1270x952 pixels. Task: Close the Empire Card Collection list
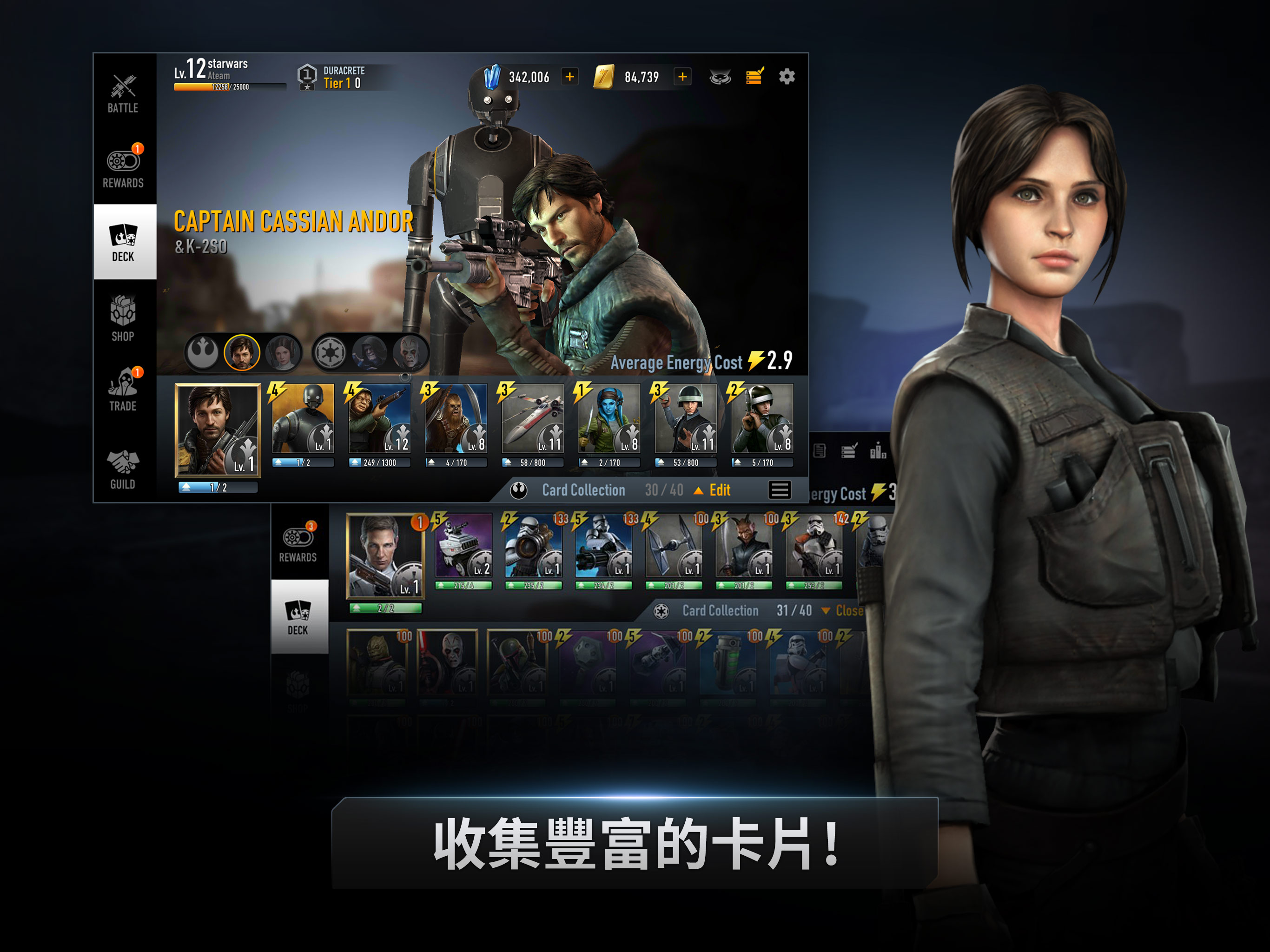(850, 611)
